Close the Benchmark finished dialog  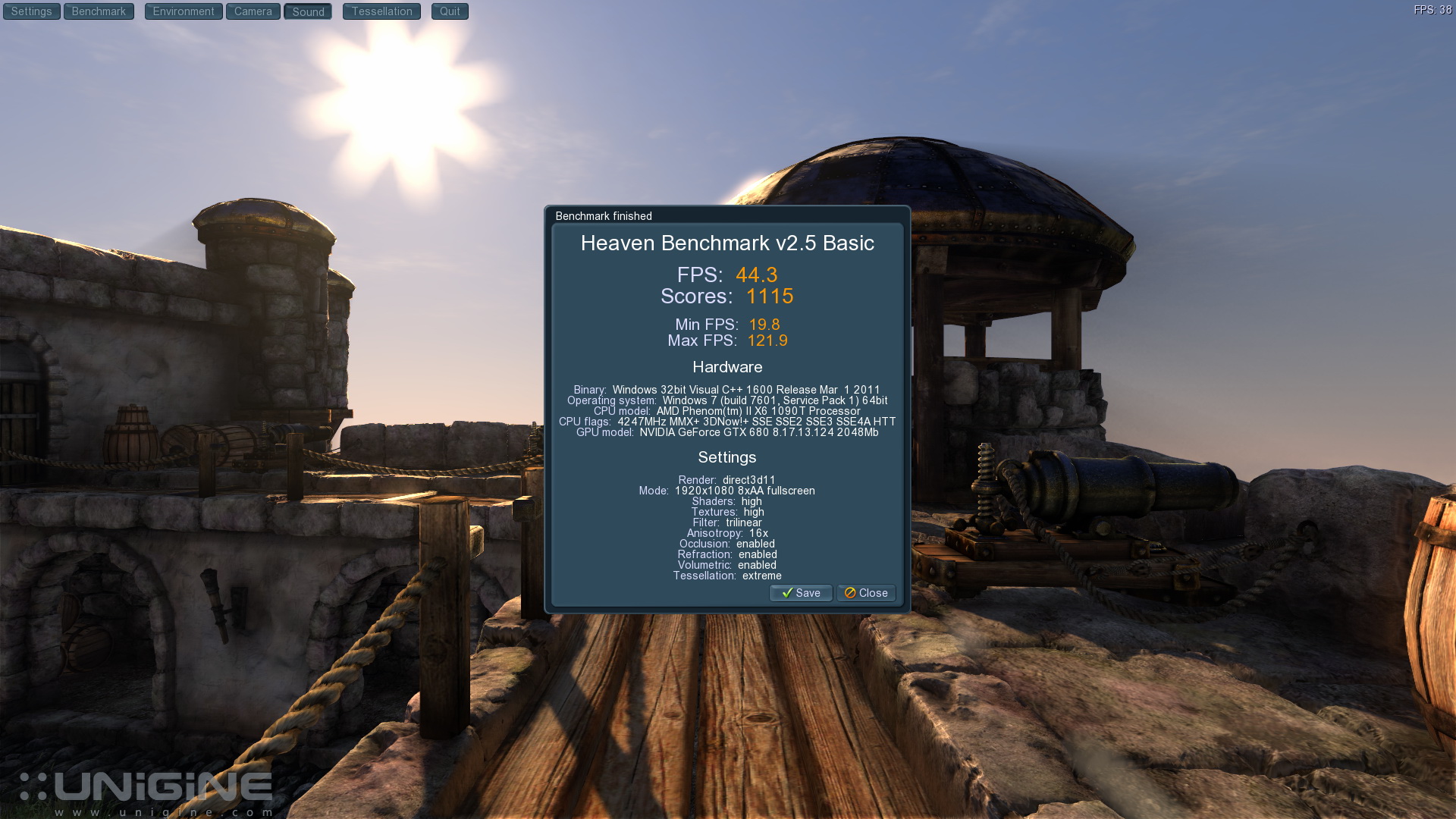point(866,593)
